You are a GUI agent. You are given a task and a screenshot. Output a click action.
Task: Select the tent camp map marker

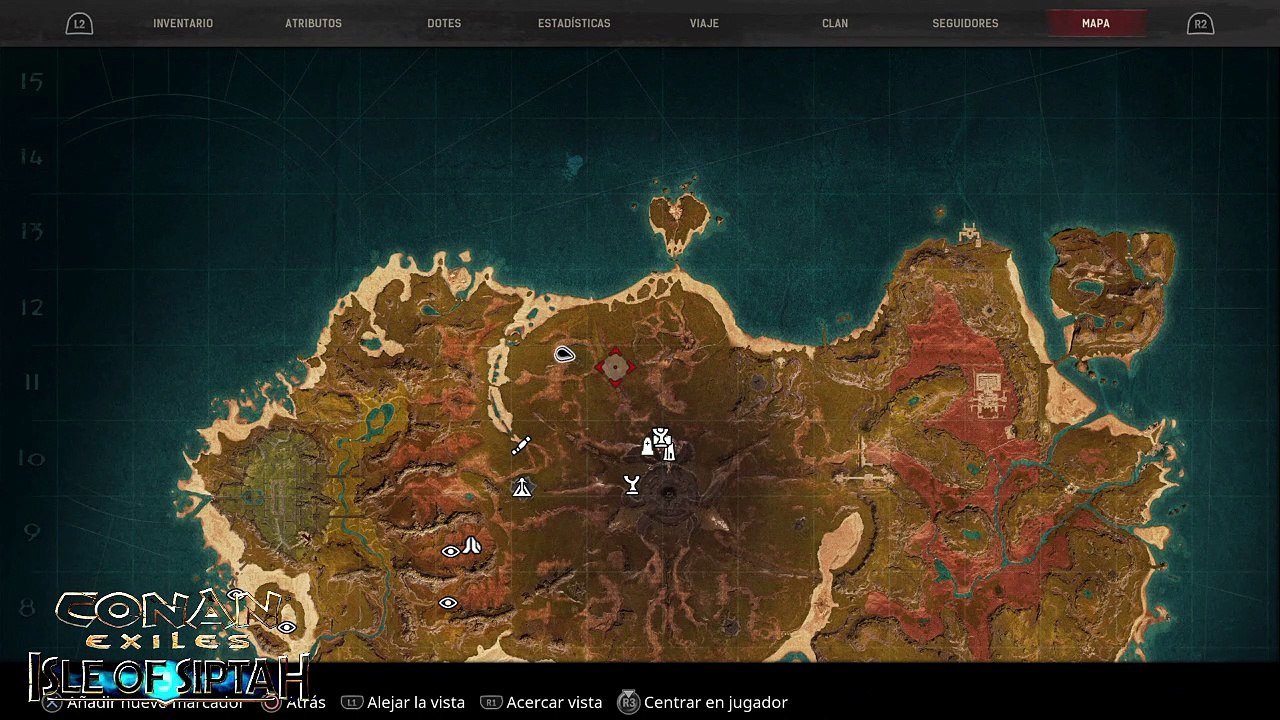[522, 488]
